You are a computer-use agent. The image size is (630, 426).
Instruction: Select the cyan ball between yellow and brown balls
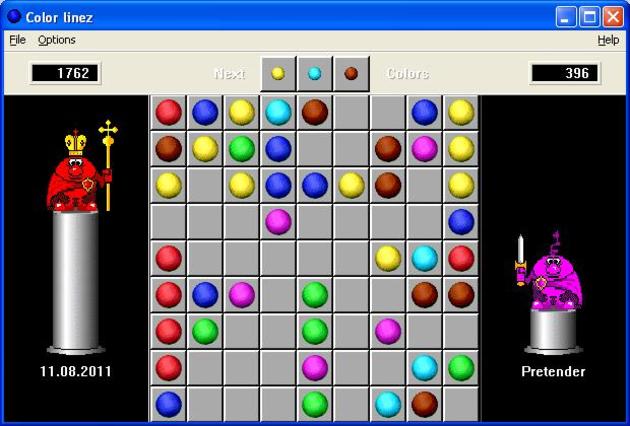click(x=278, y=112)
